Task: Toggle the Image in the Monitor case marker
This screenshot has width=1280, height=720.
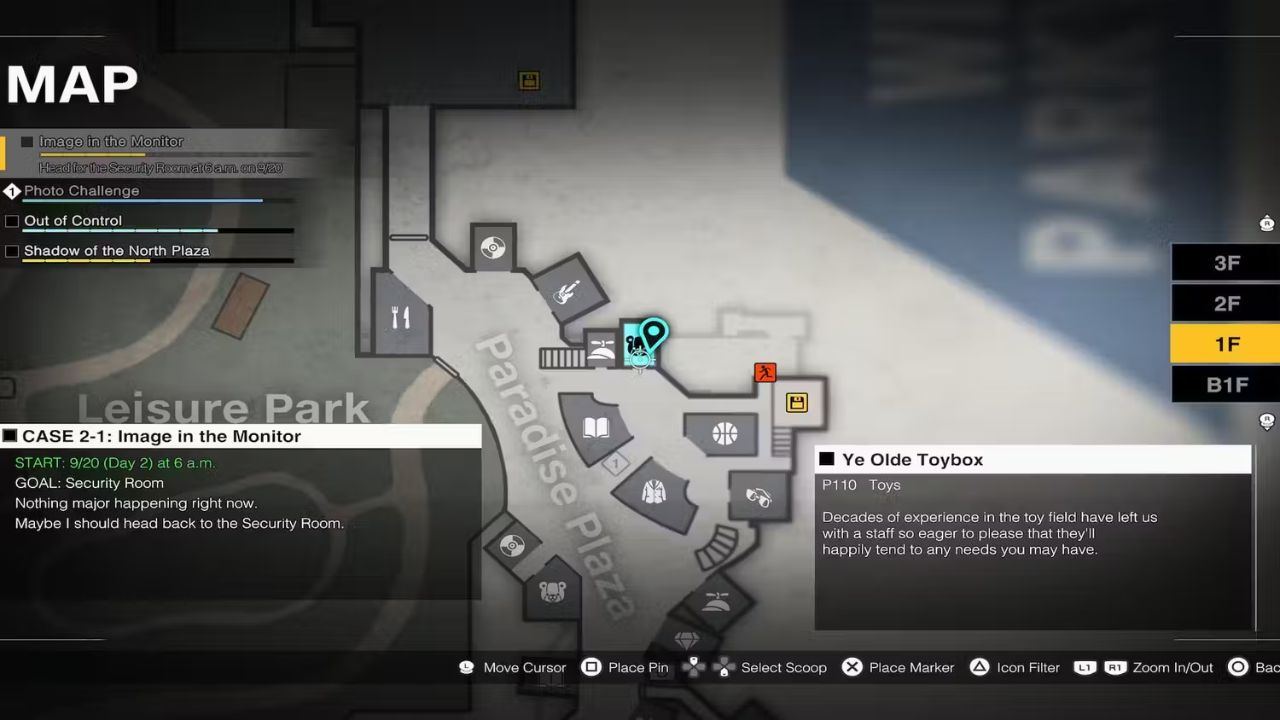Action: coord(27,141)
